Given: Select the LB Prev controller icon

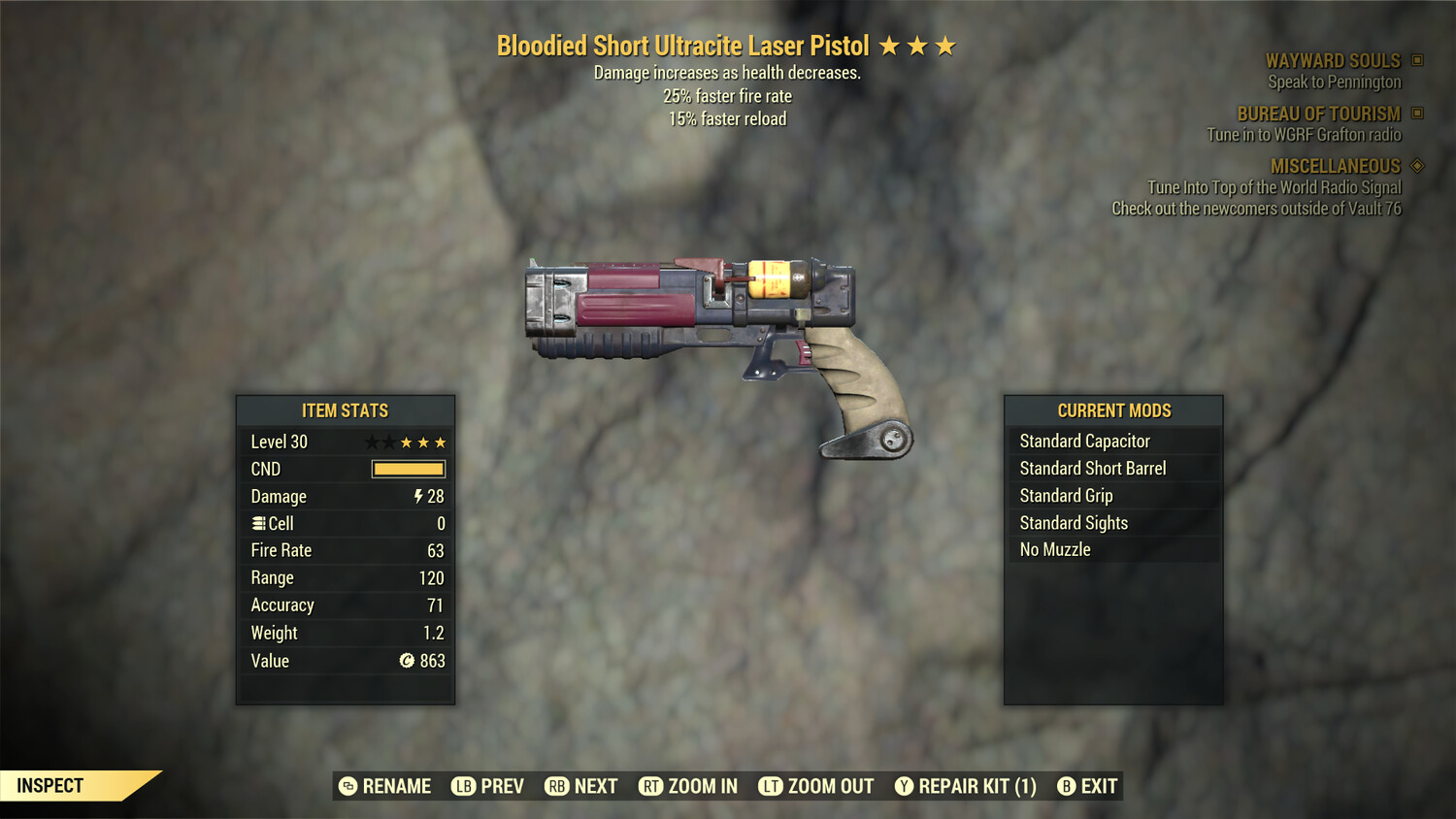Looking at the screenshot, I should pyautogui.click(x=463, y=786).
